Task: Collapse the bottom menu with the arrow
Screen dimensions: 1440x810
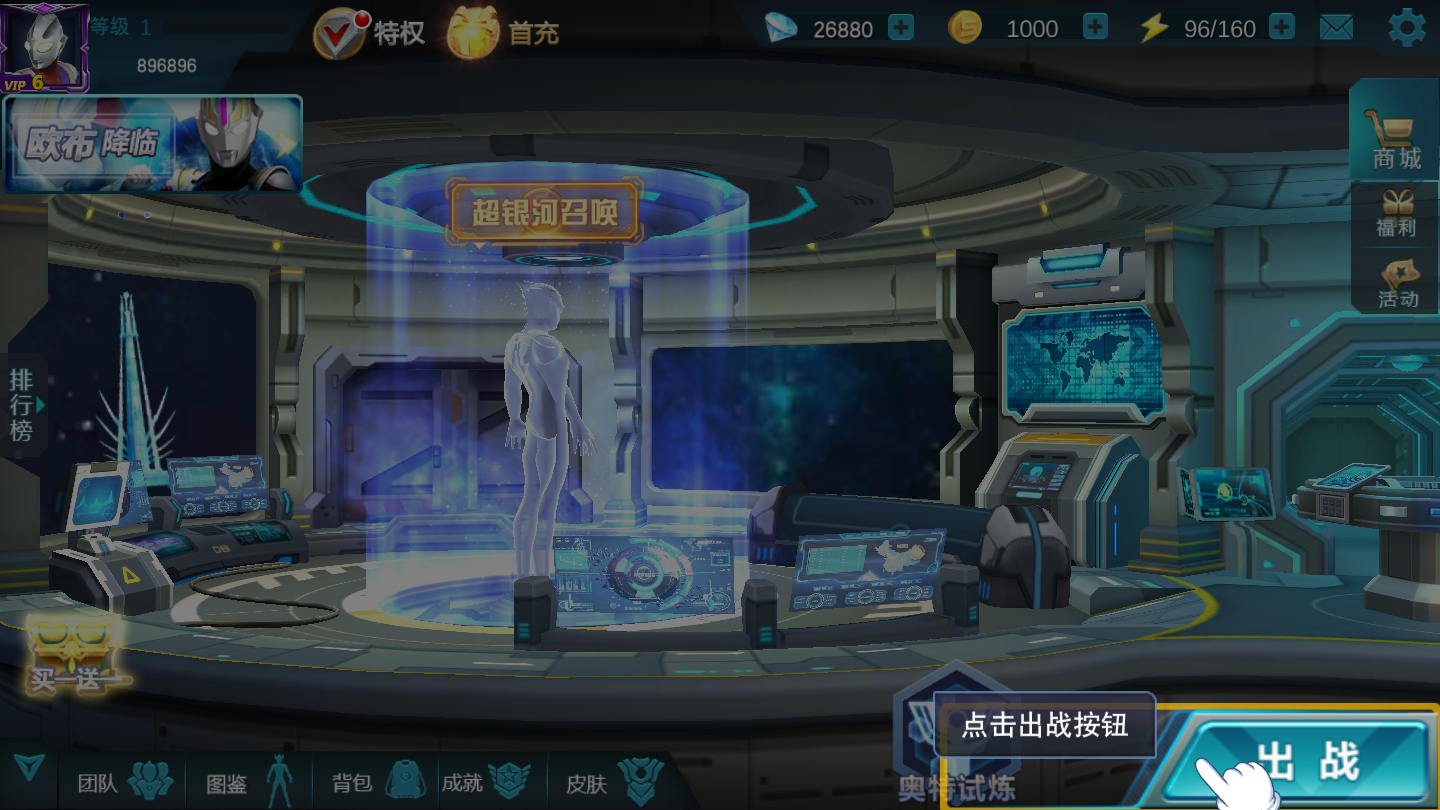Action: point(29,768)
